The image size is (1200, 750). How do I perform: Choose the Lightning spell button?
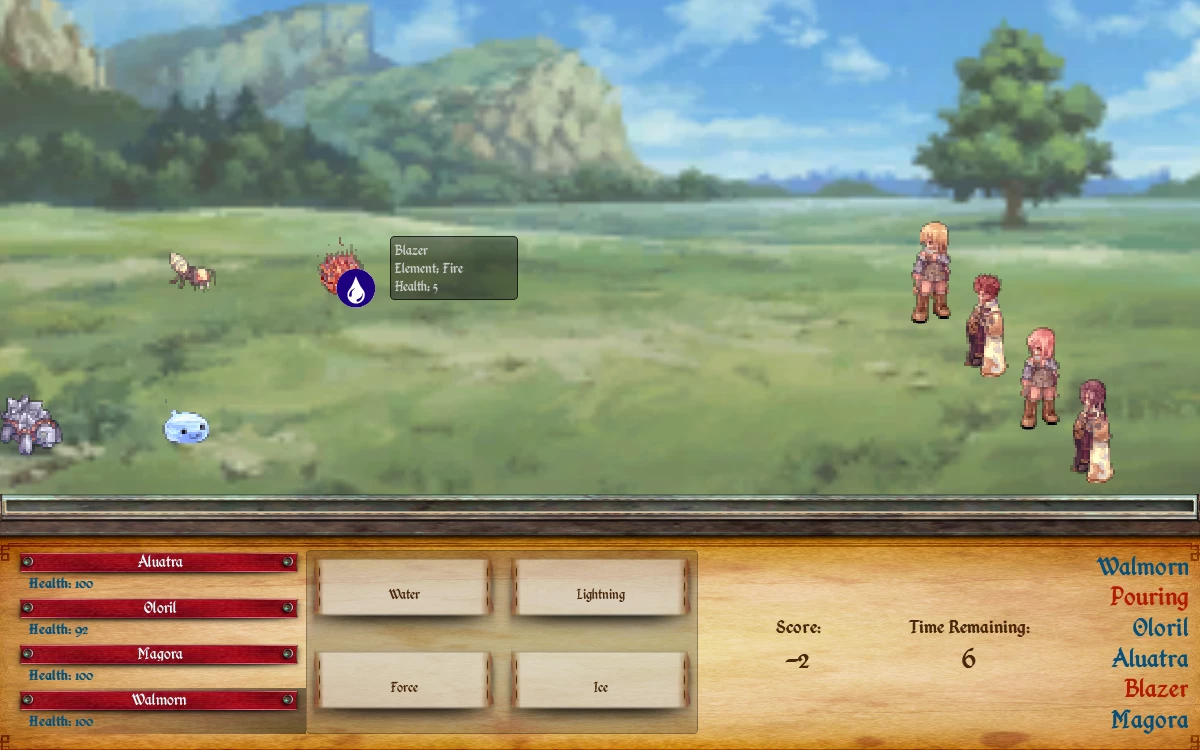[x=600, y=594]
